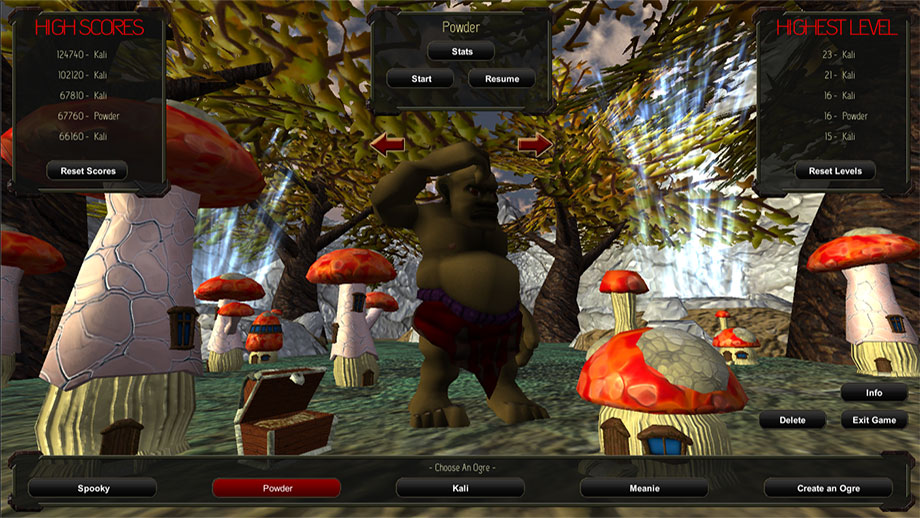Delete the selected ogre
The width and height of the screenshot is (920, 518).
click(x=792, y=420)
